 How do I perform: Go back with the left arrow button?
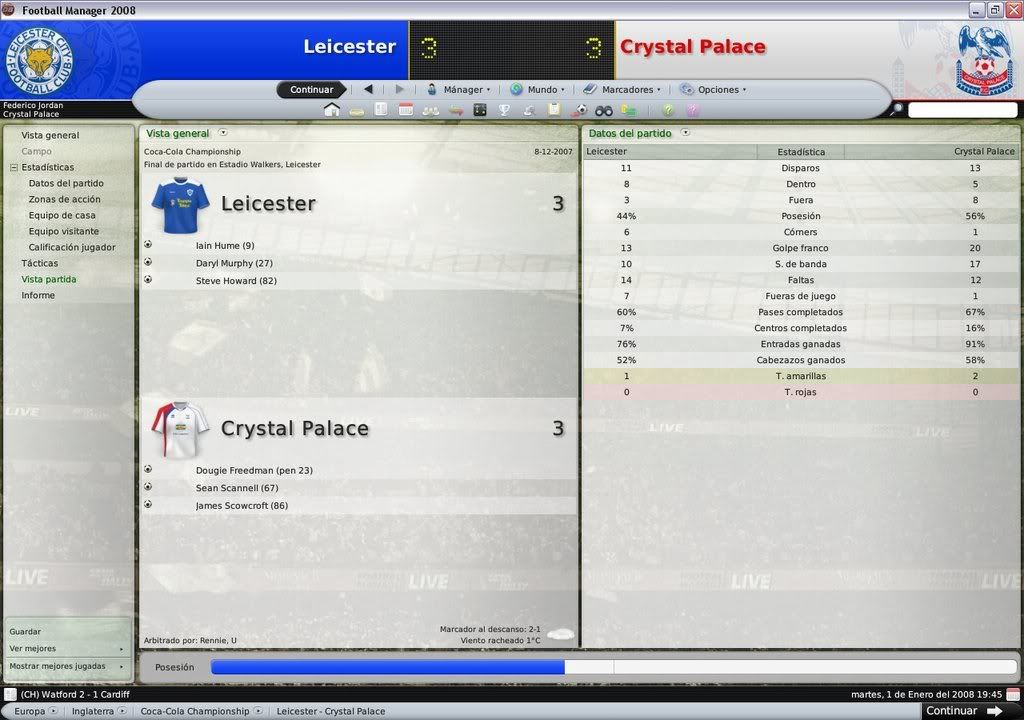tap(368, 89)
